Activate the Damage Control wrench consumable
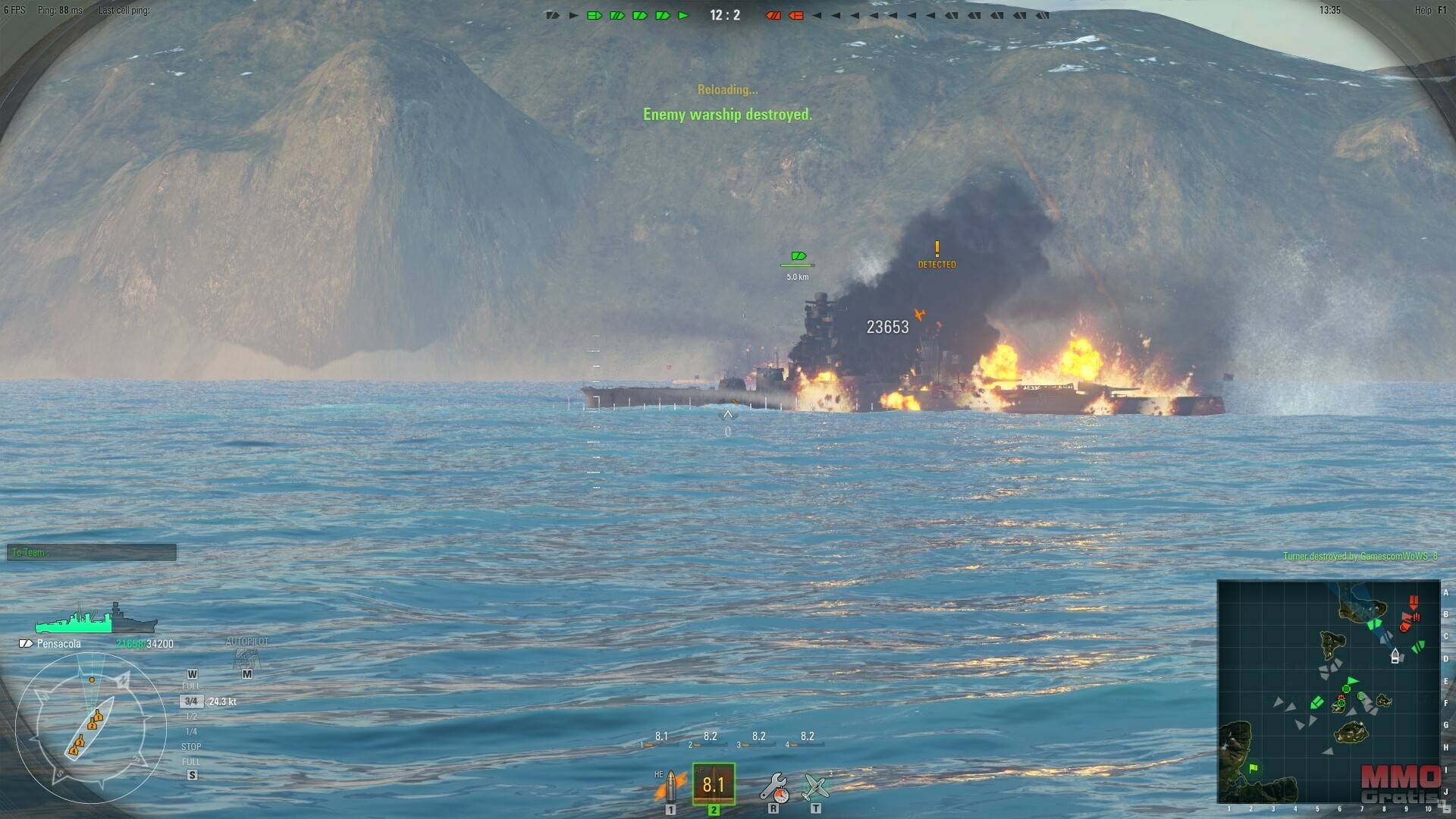This screenshot has height=819, width=1456. (774, 786)
